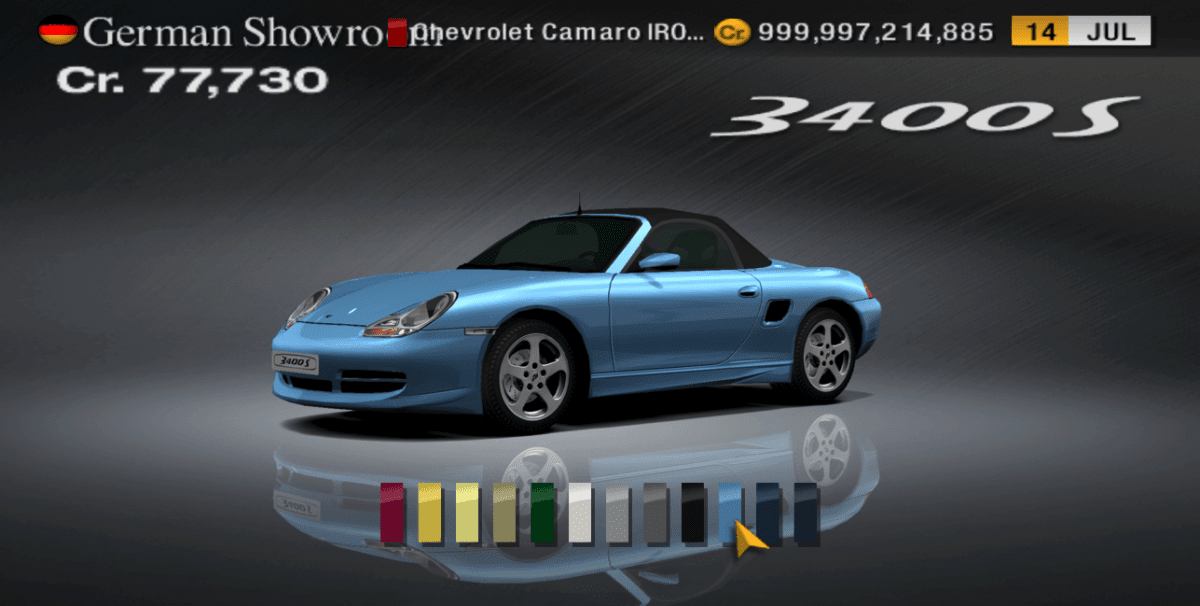The image size is (1200, 606).
Task: Choose the dark green paint swatch
Action: pyautogui.click(x=543, y=512)
